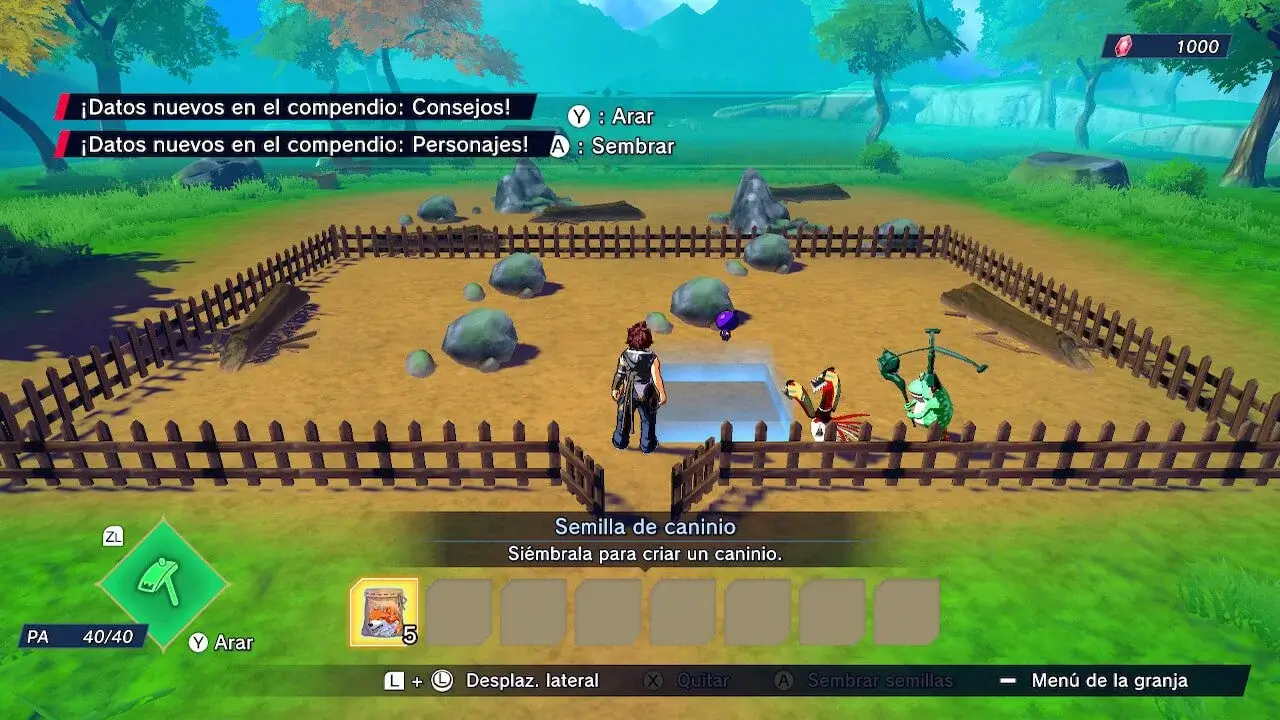This screenshot has width=1280, height=720.
Task: Open the Menú de la granja option
Action: pyautogui.click(x=1109, y=681)
